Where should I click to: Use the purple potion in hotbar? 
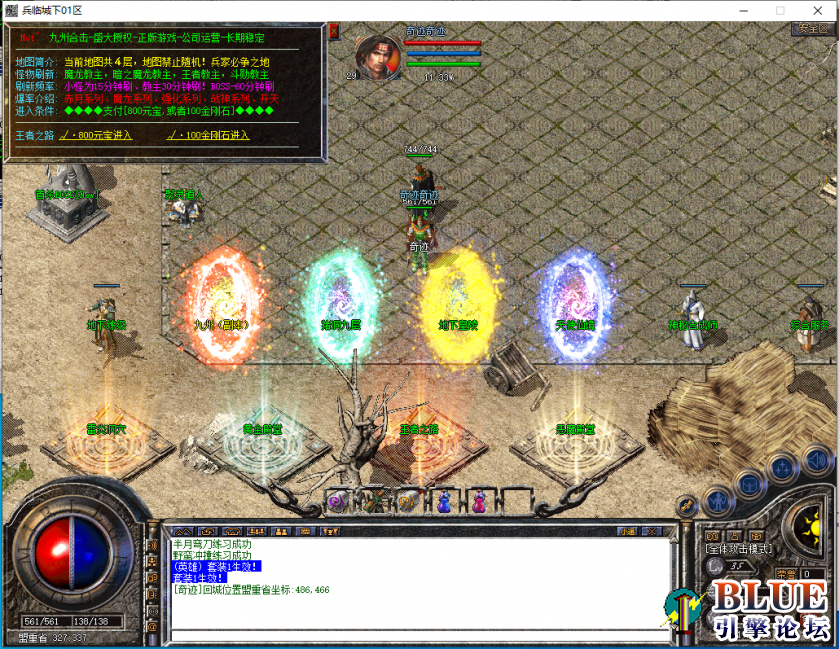pyautogui.click(x=480, y=500)
